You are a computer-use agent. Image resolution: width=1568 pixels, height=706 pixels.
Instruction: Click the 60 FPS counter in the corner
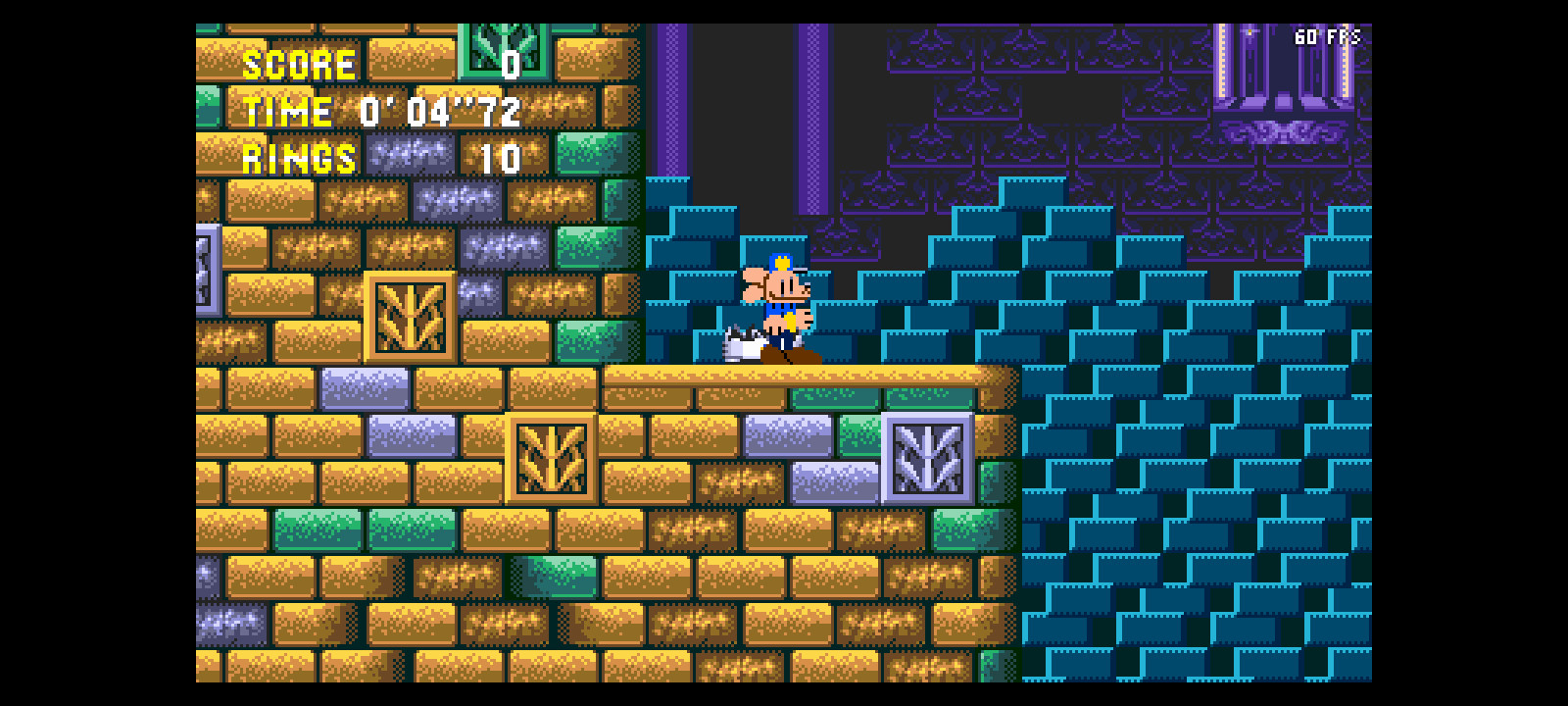click(1328, 37)
